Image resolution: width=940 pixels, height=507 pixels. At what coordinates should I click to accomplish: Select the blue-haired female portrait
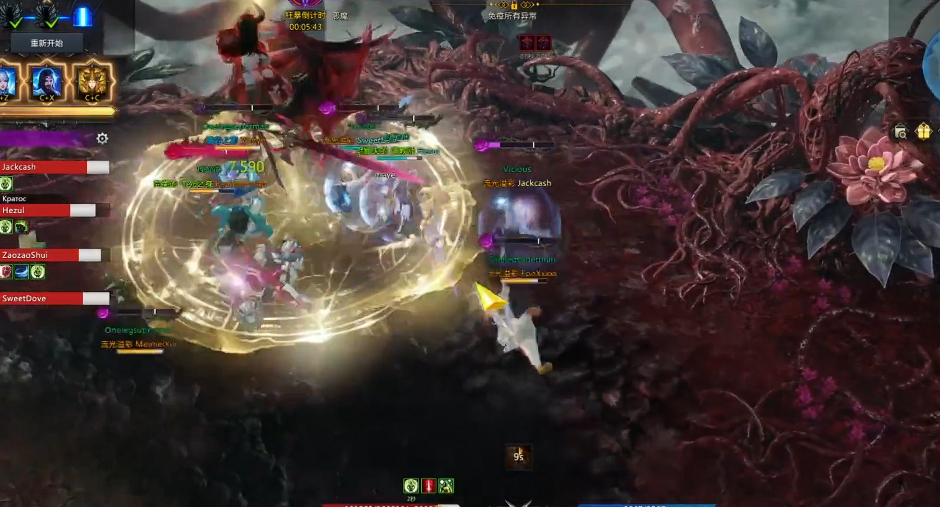coord(8,81)
